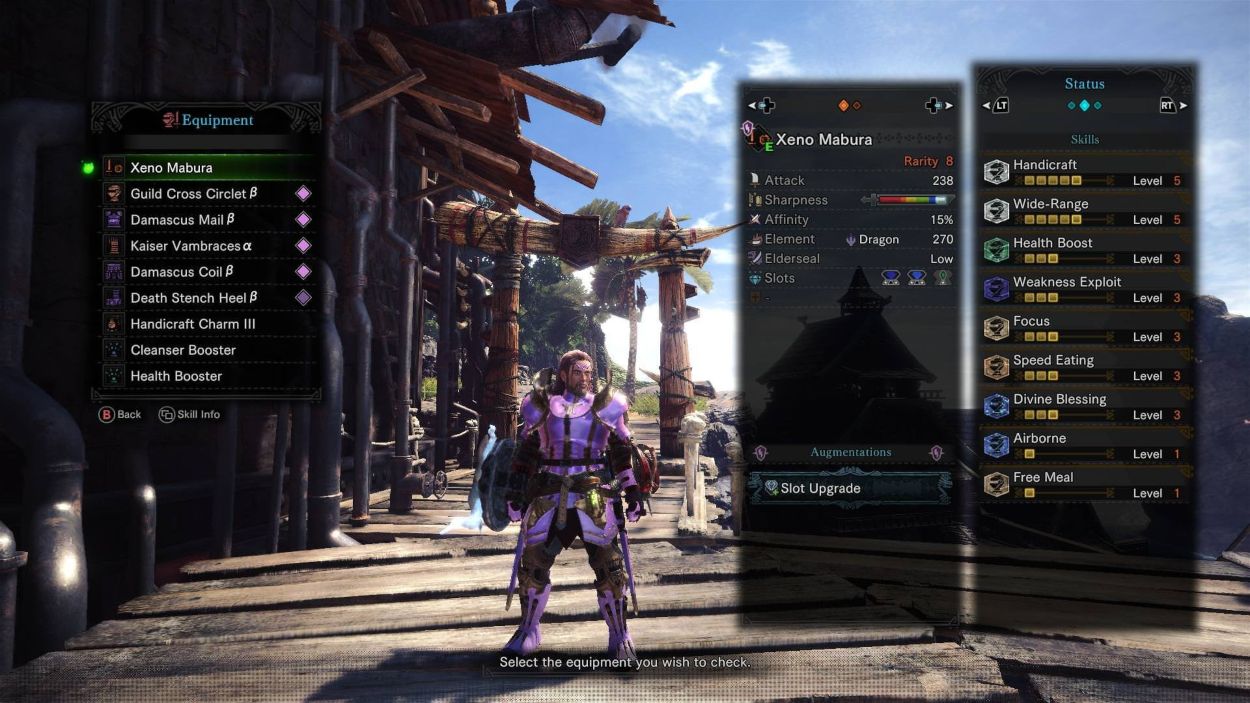
Task: Click the Slot Upgrade augmentation
Action: pyautogui.click(x=848, y=488)
